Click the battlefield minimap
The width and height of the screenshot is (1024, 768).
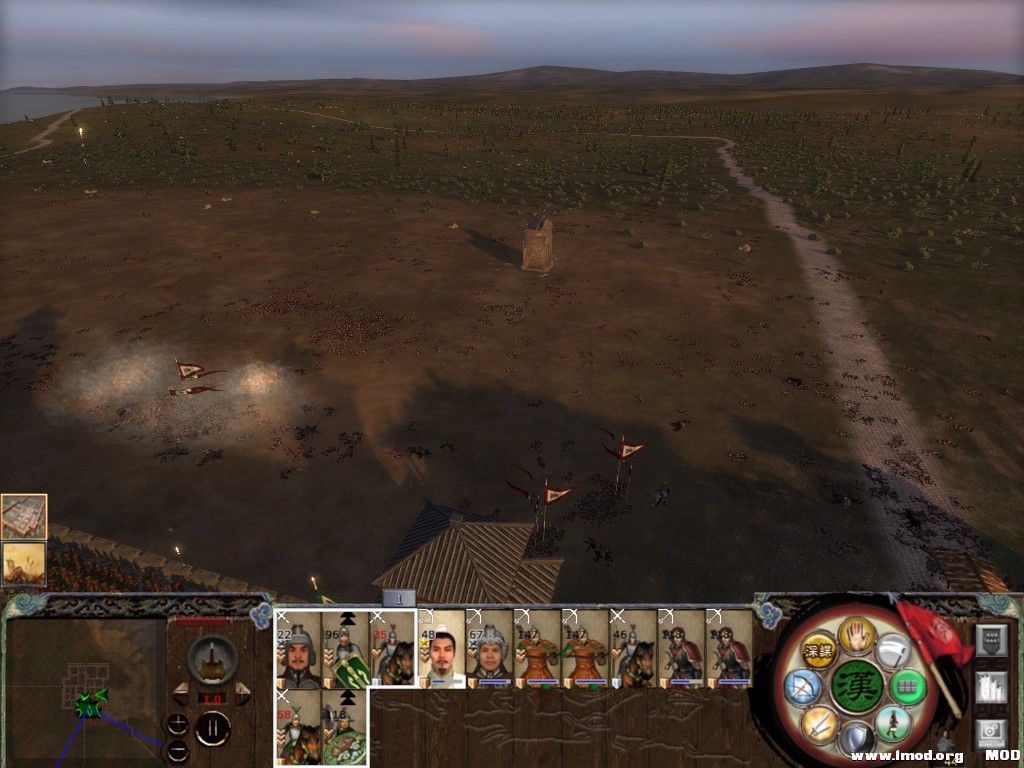pyautogui.click(x=86, y=692)
